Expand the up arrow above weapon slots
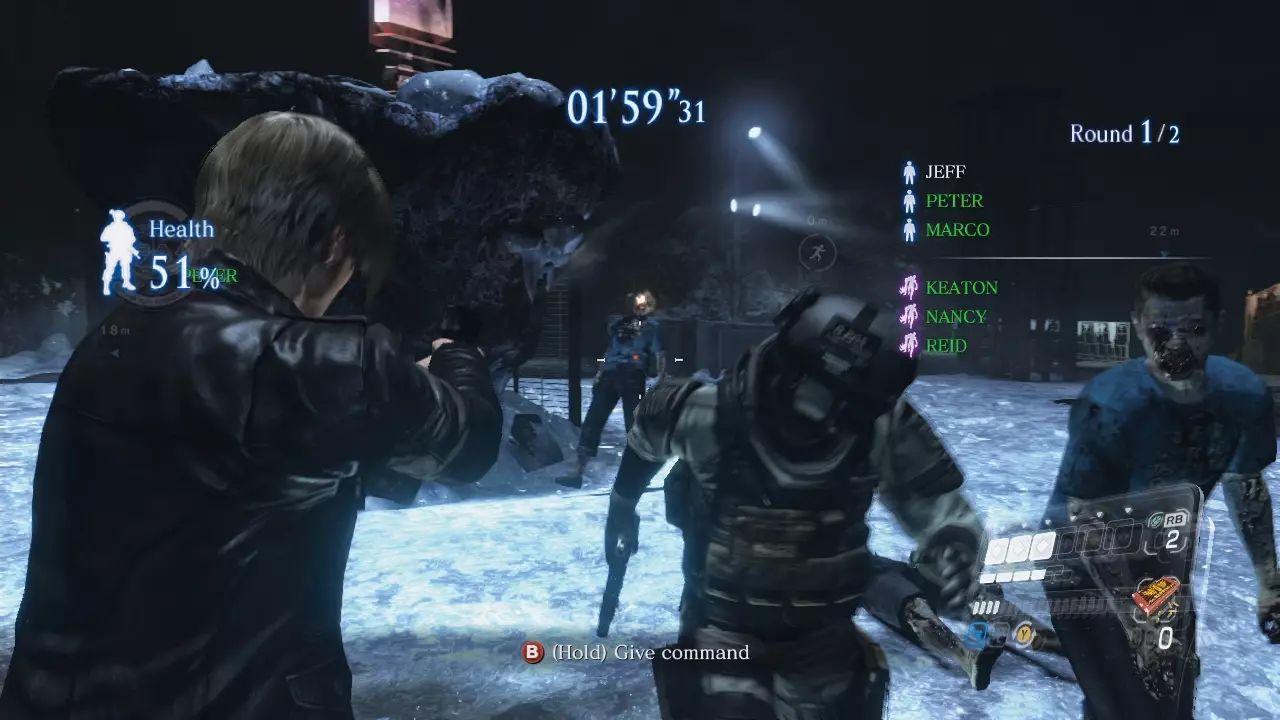This screenshot has height=720, width=1280. [1048, 521]
